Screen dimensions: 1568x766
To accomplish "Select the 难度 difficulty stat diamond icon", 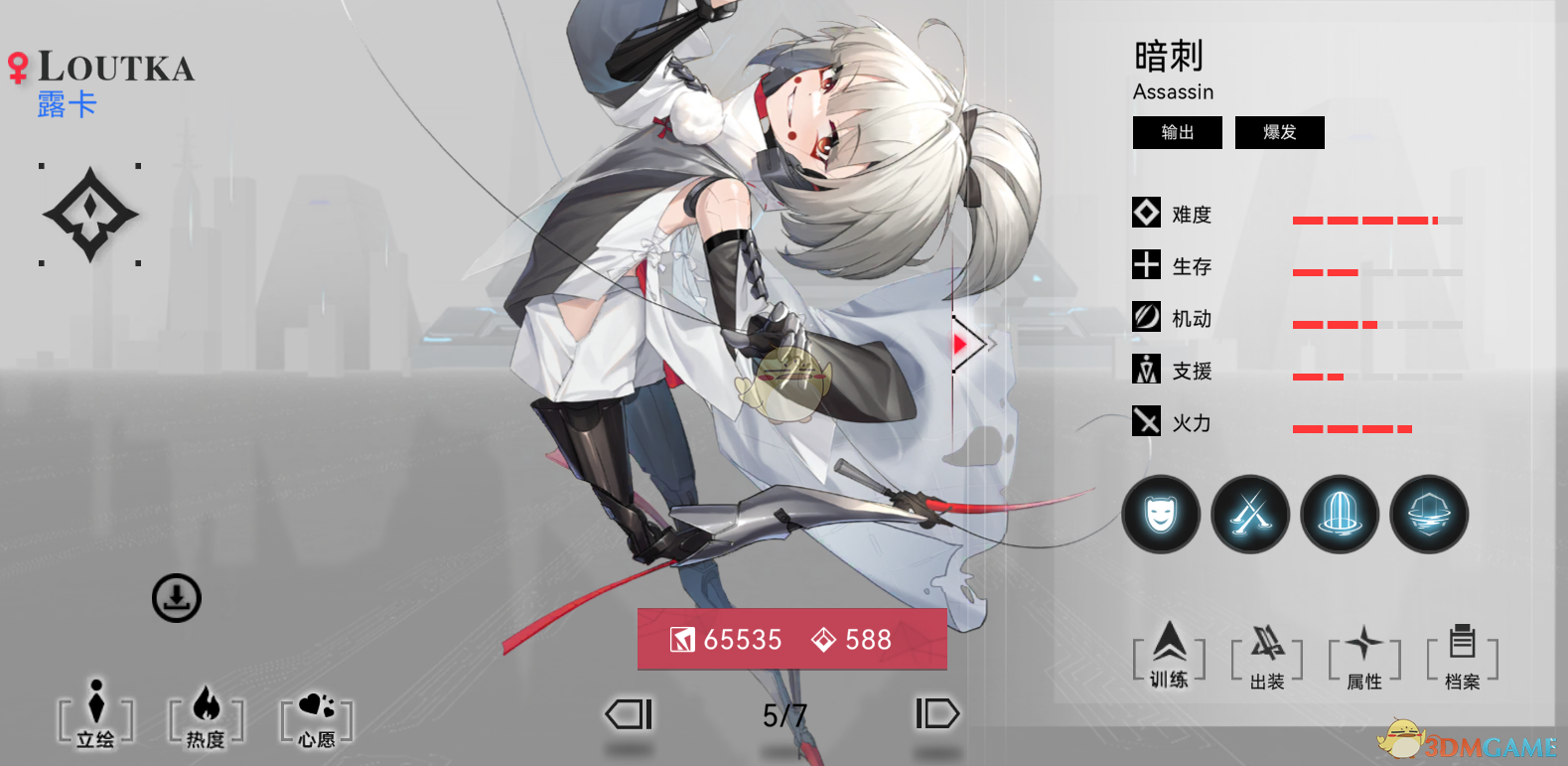I will [x=1146, y=212].
